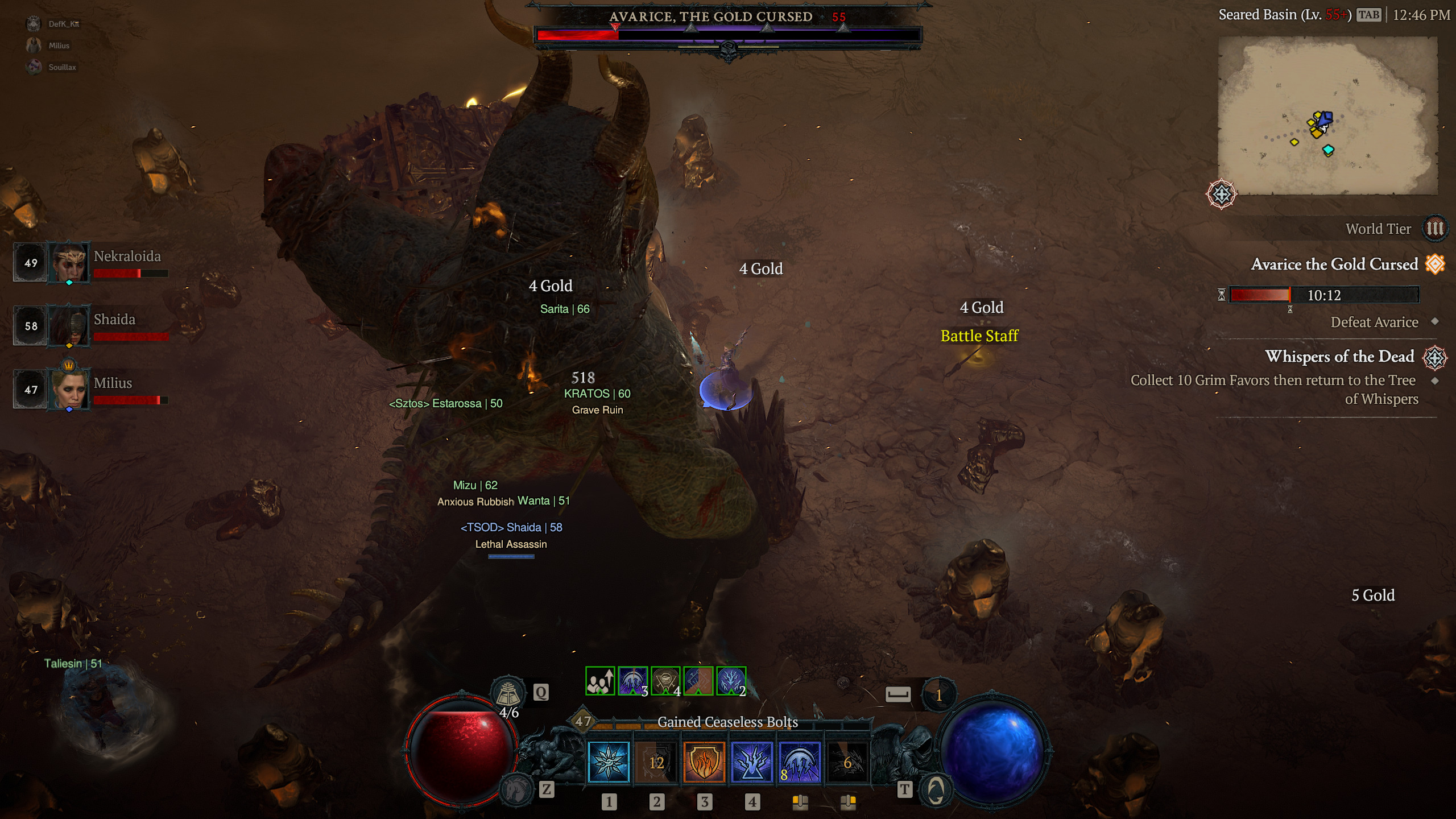1456x819 pixels.
Task: Open the town portal icon
Action: click(x=936, y=789)
